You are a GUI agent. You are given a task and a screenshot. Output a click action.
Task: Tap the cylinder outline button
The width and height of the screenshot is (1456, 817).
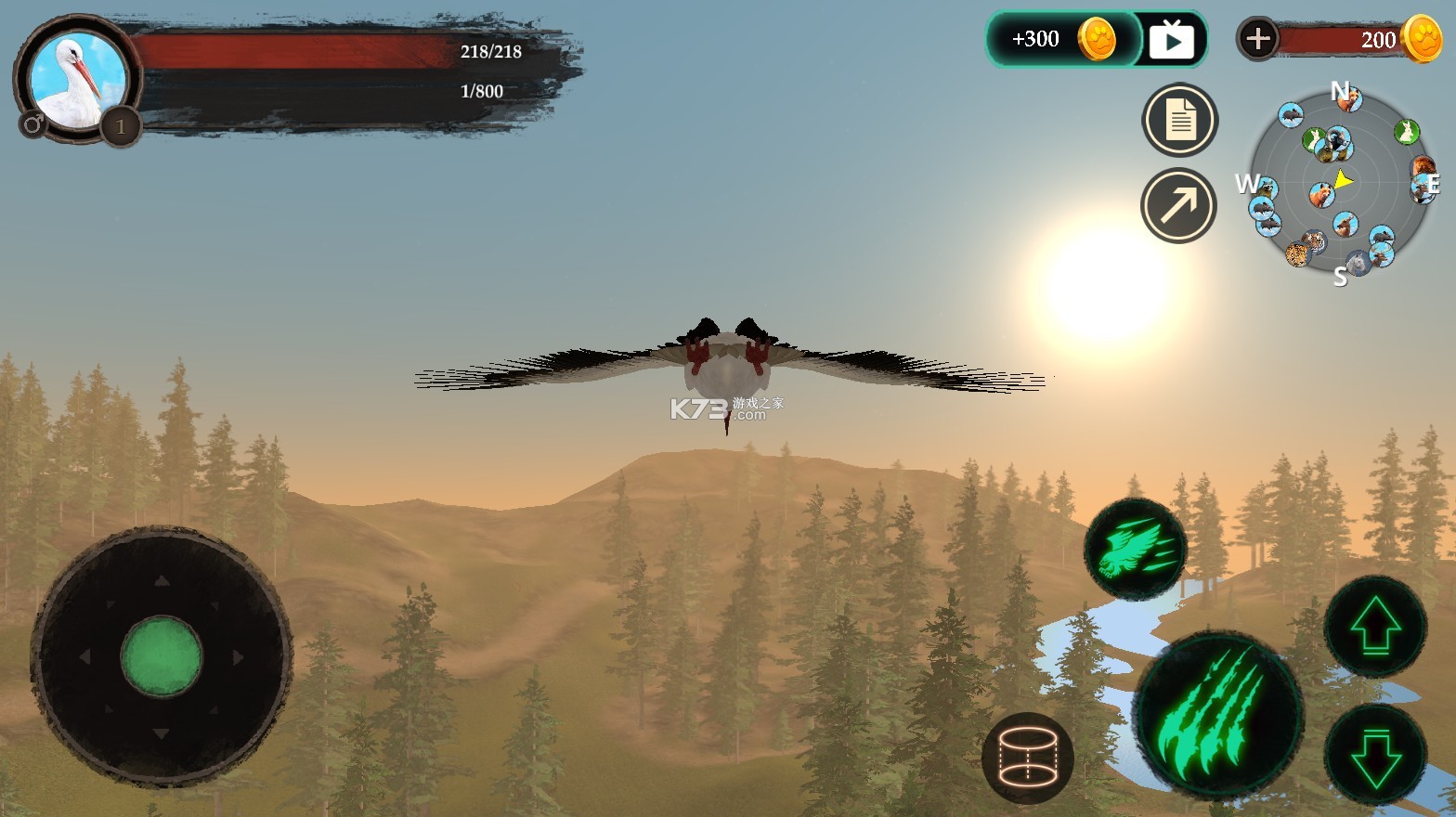click(1027, 757)
